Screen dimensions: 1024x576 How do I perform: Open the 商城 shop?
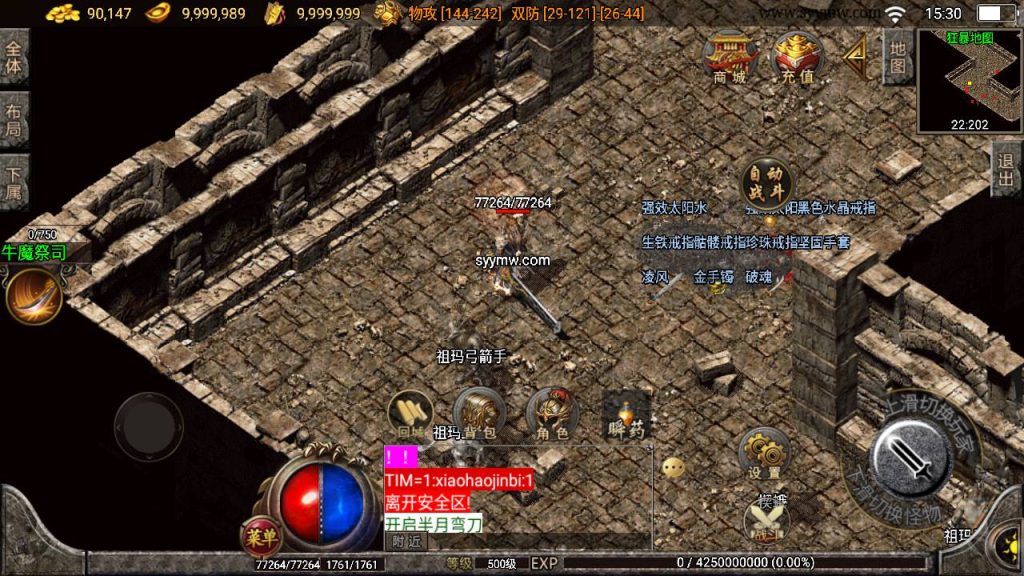(x=729, y=58)
